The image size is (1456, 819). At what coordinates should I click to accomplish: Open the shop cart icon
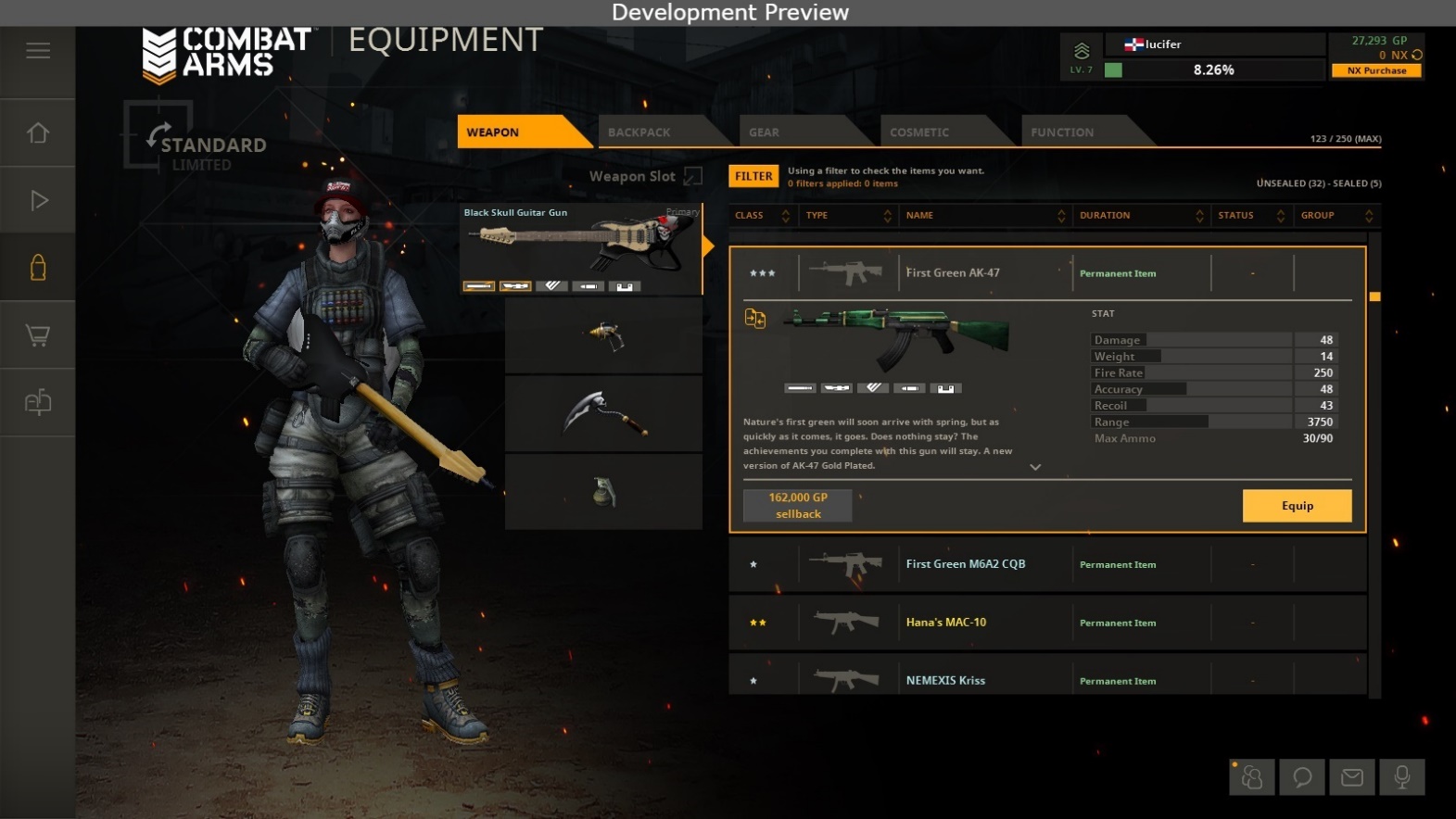click(x=38, y=335)
